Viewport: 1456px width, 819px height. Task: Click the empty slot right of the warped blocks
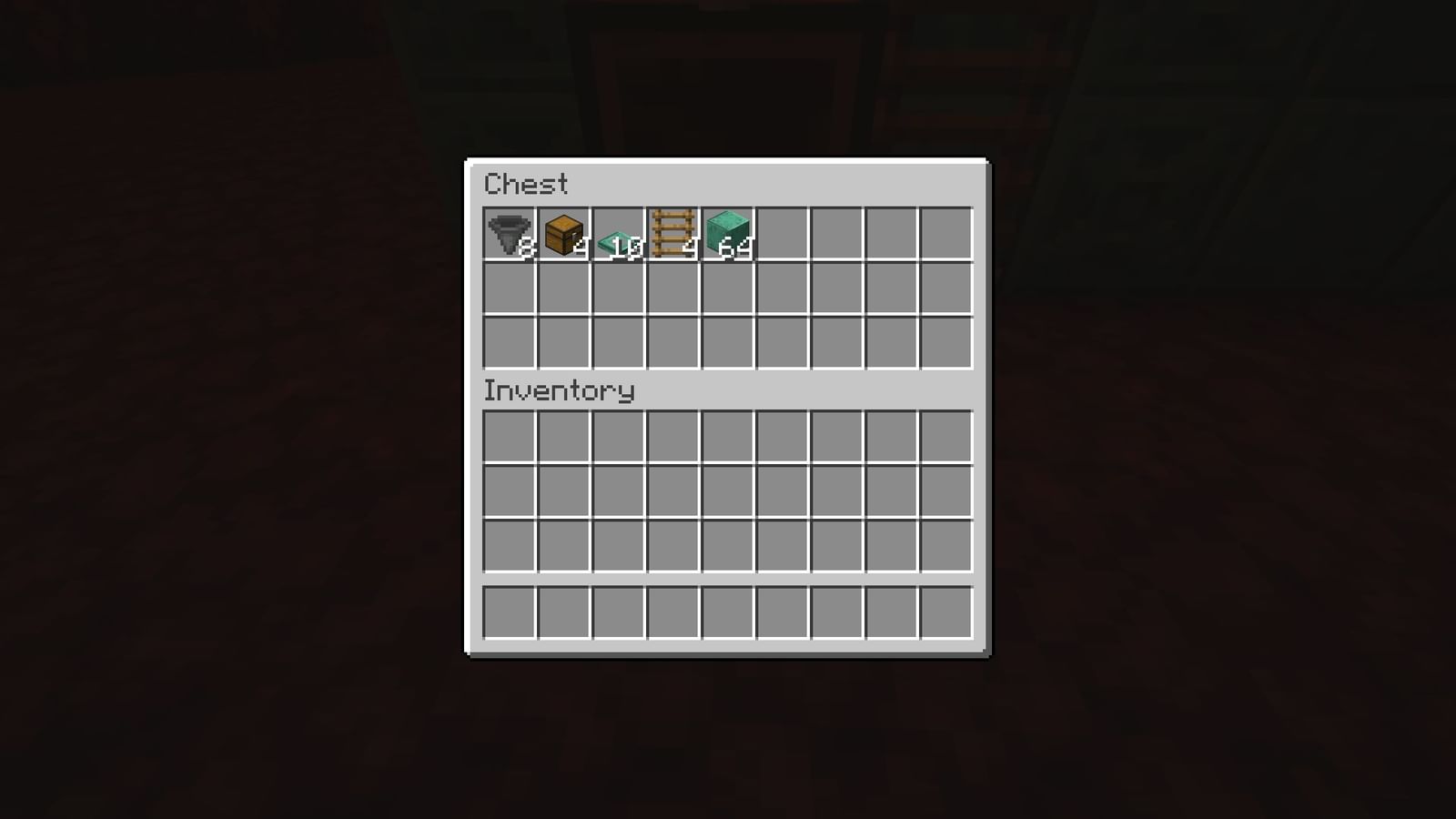(783, 235)
